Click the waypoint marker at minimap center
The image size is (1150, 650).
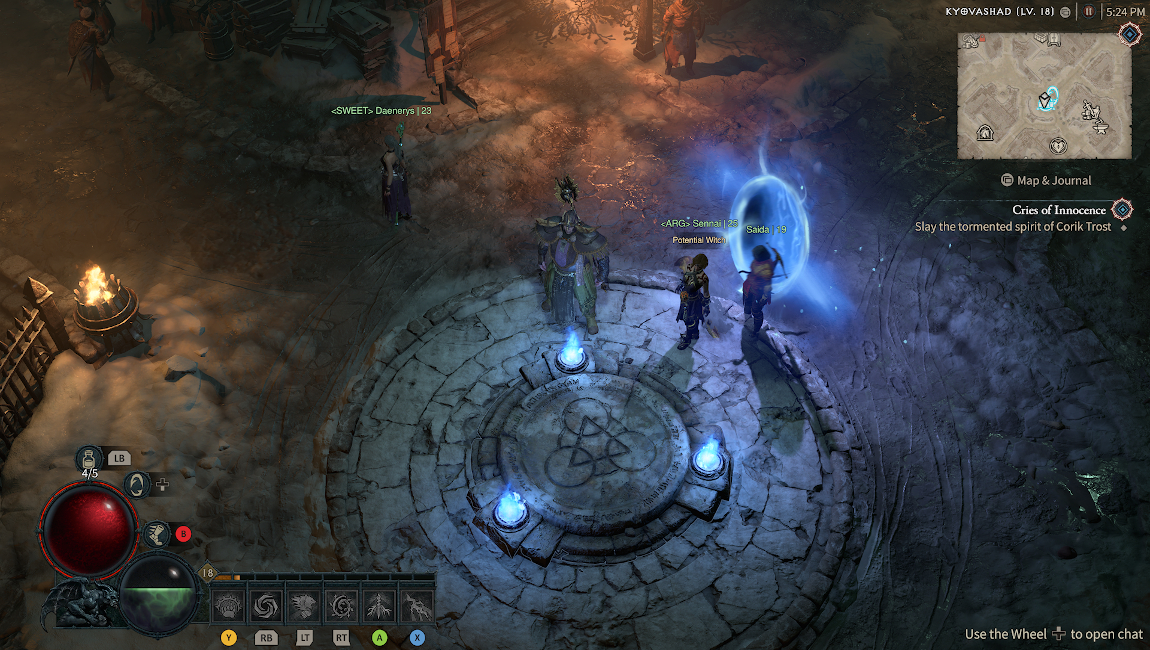click(x=1046, y=100)
